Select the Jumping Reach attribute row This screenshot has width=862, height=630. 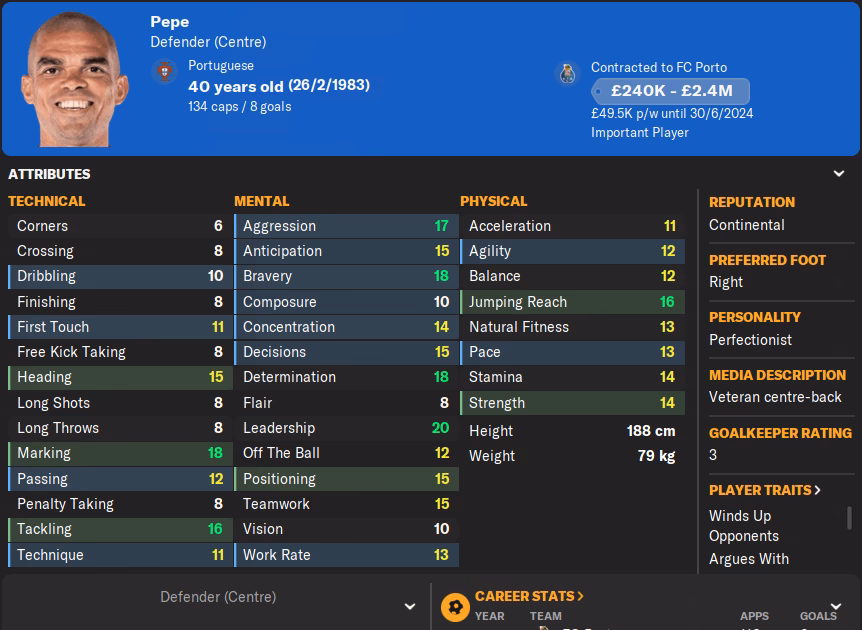pyautogui.click(x=571, y=302)
